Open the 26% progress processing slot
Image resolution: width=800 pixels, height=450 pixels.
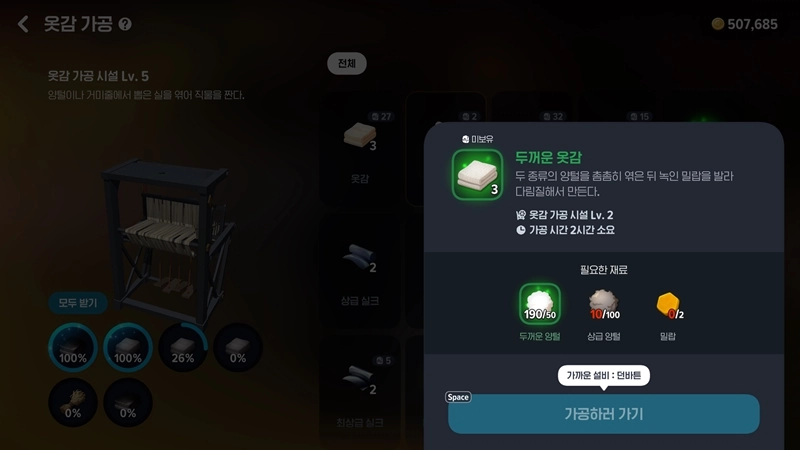coord(182,347)
